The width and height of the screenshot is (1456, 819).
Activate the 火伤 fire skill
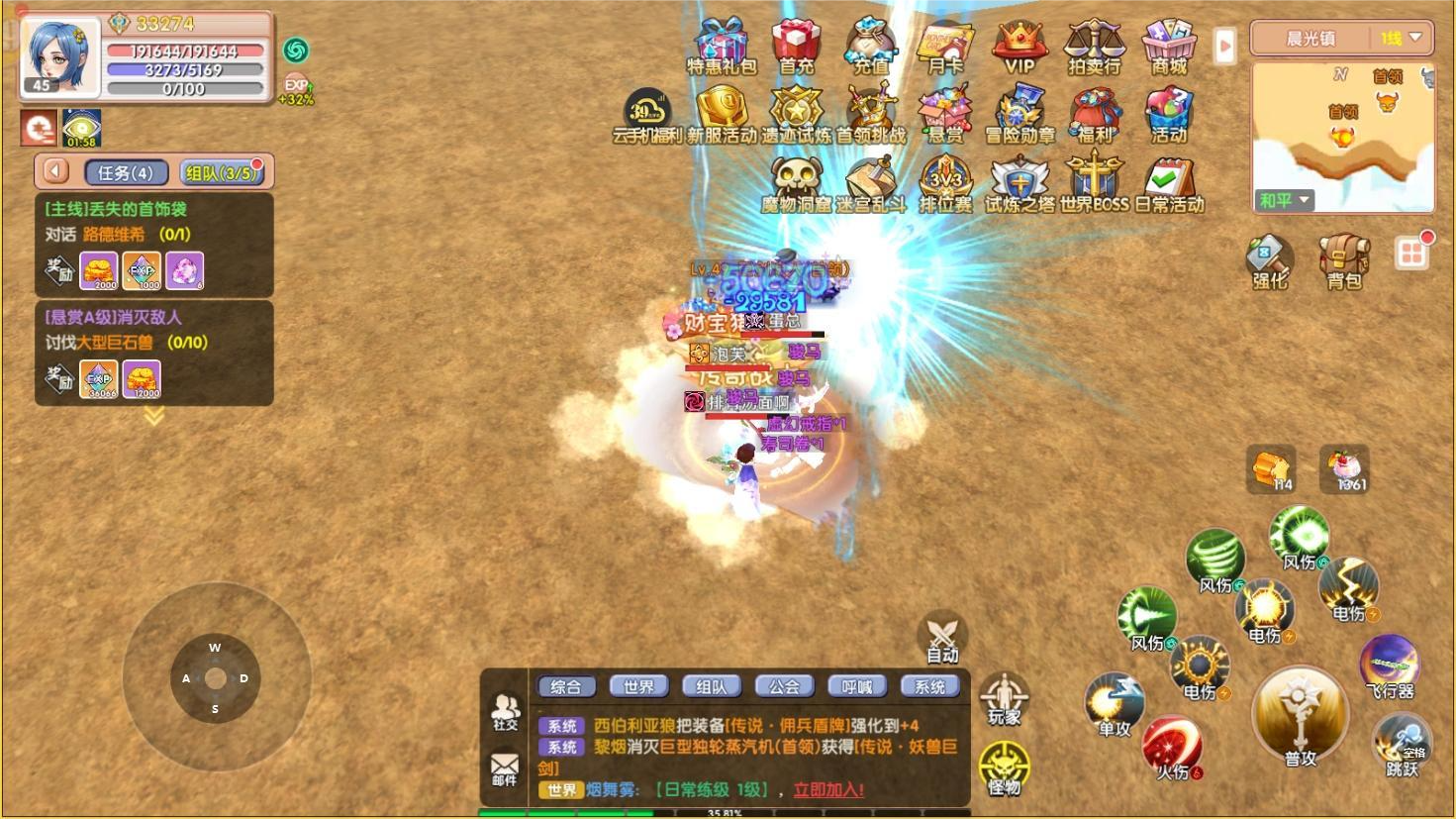click(x=1172, y=748)
